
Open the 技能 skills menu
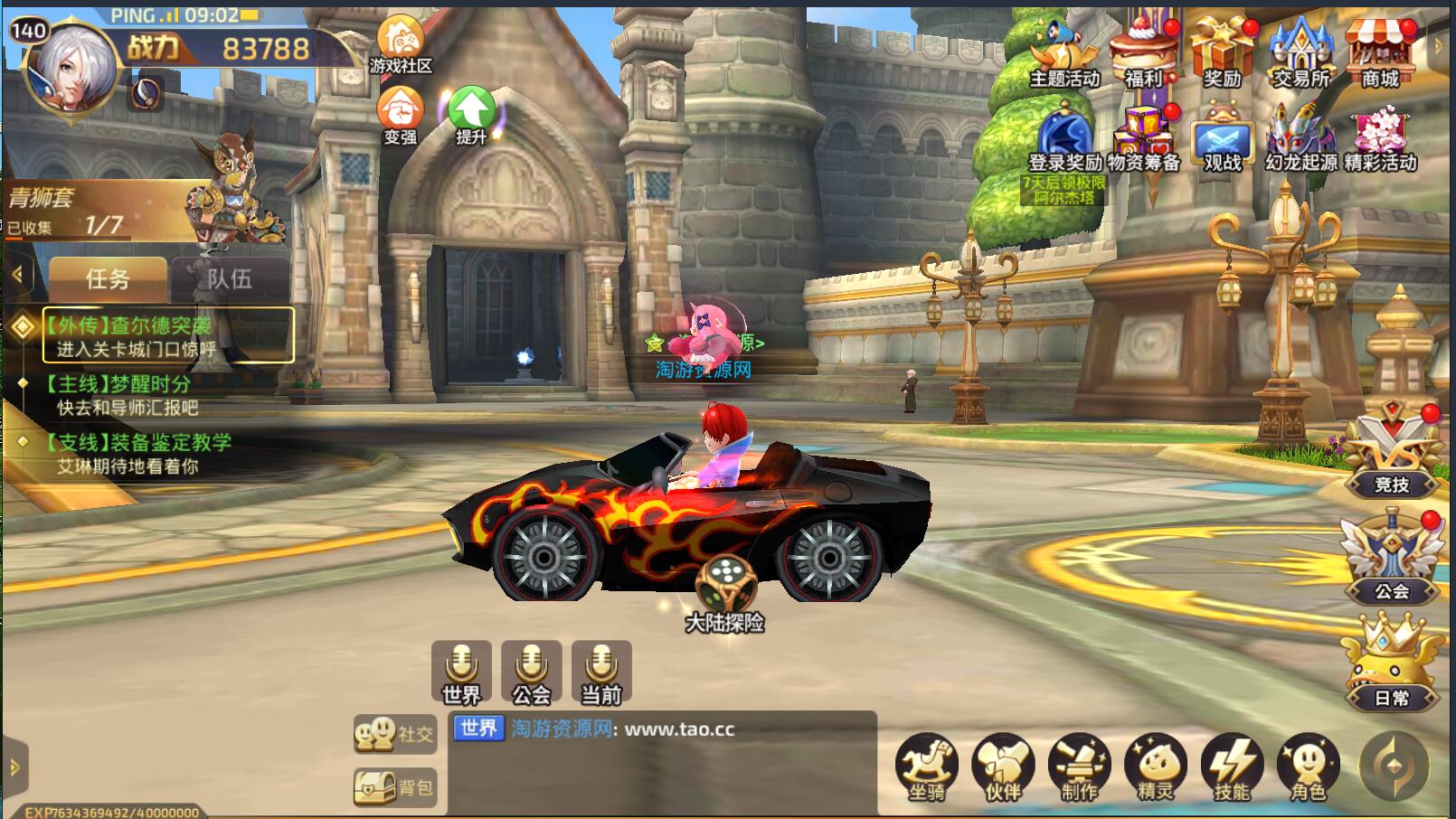1231,767
